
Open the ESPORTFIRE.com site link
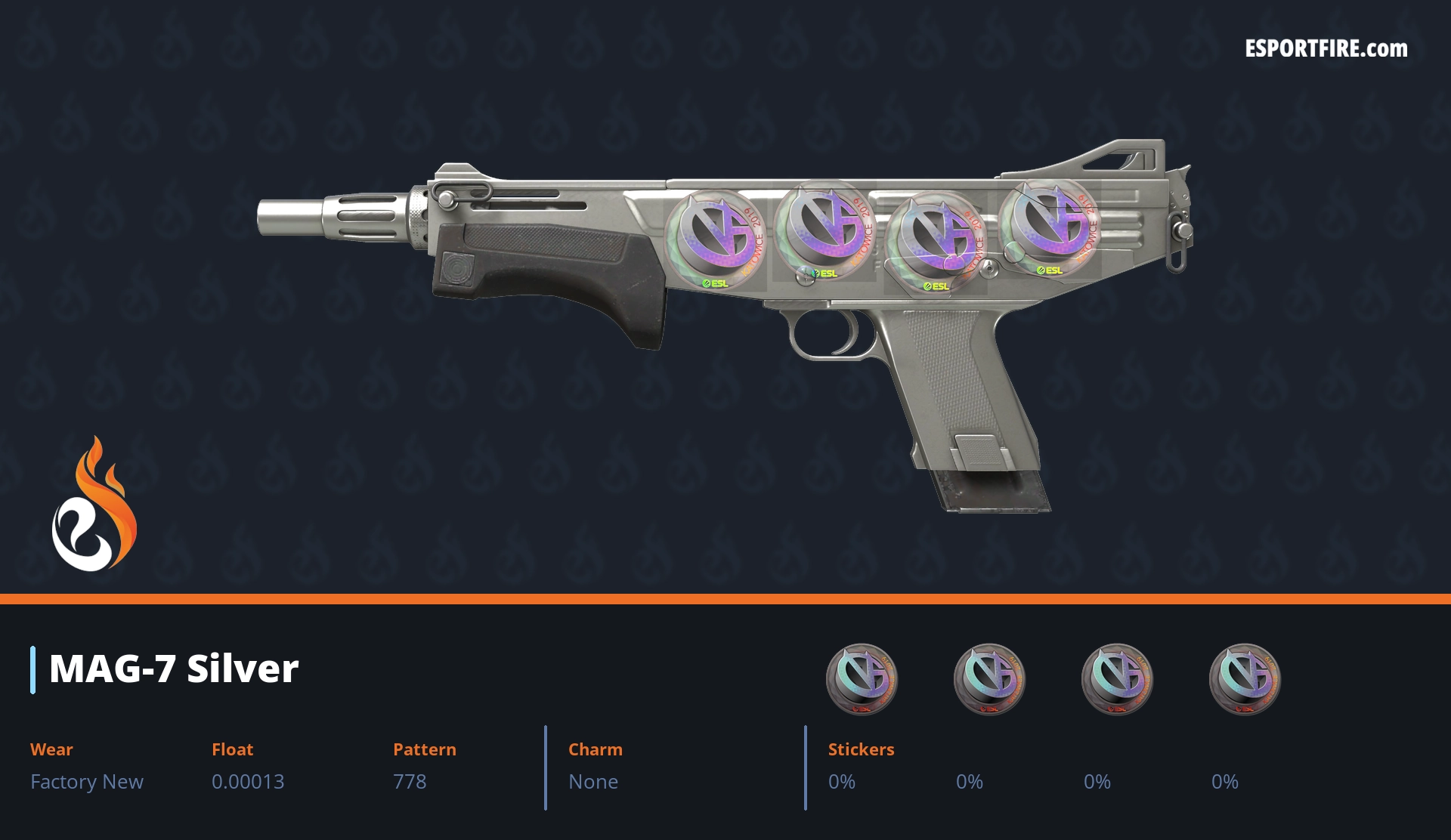(1326, 49)
